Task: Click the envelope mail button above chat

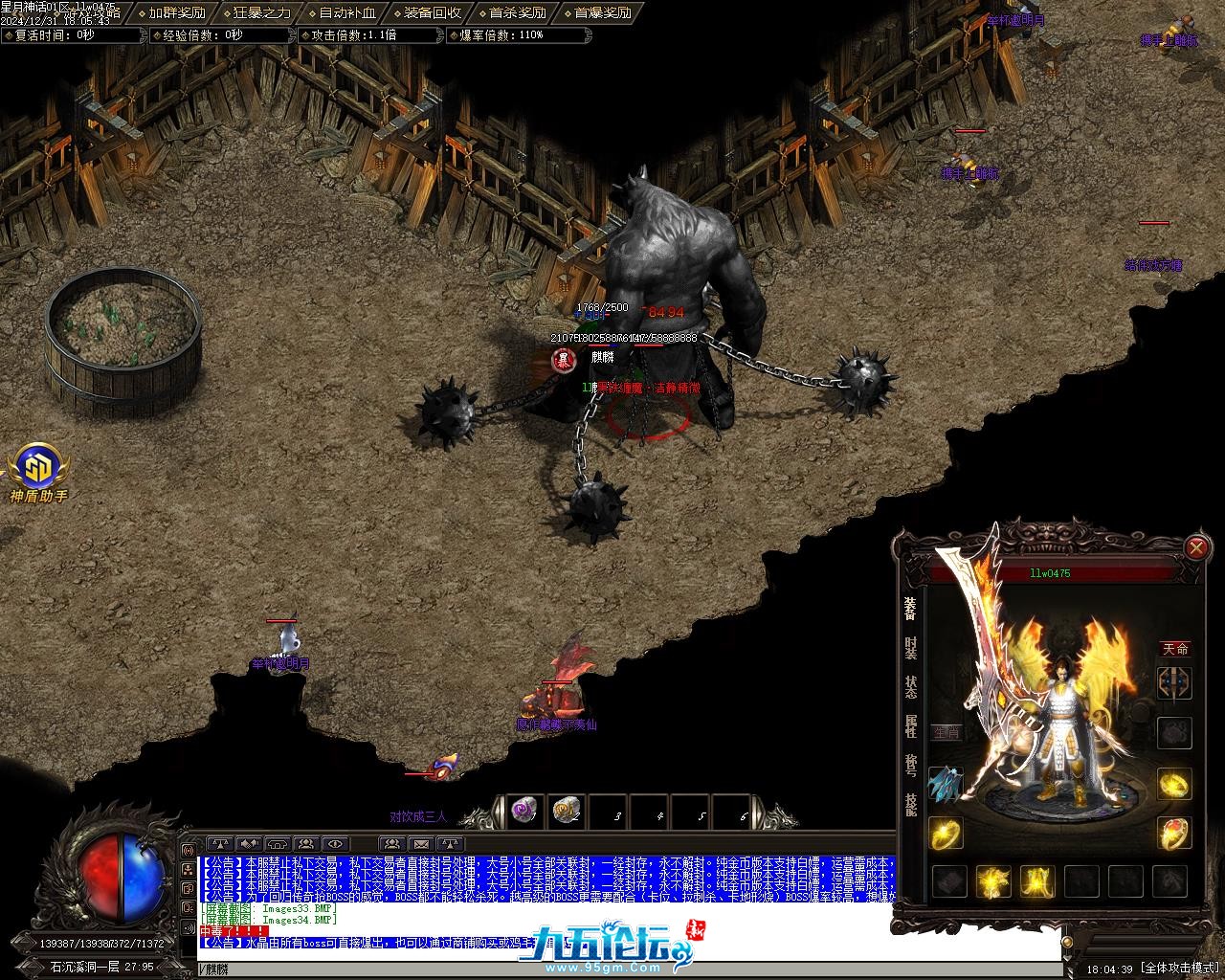Action: [421, 844]
